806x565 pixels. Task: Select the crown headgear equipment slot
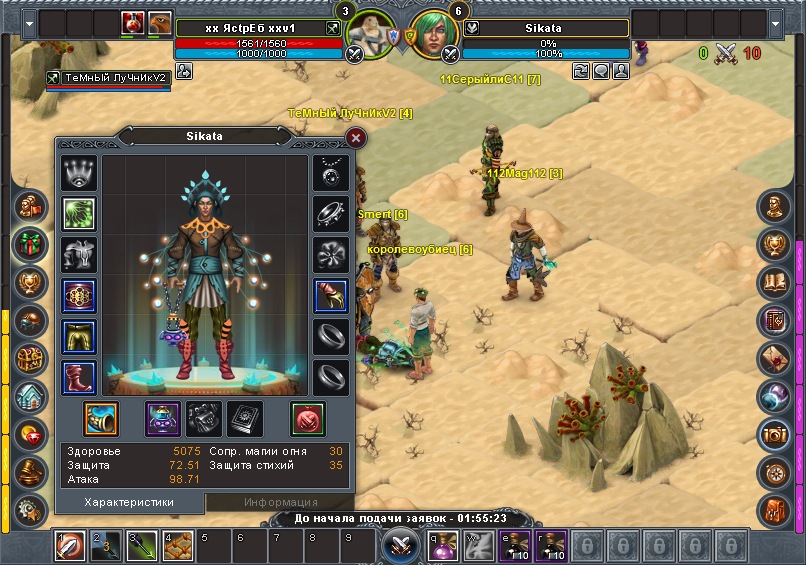[79, 173]
